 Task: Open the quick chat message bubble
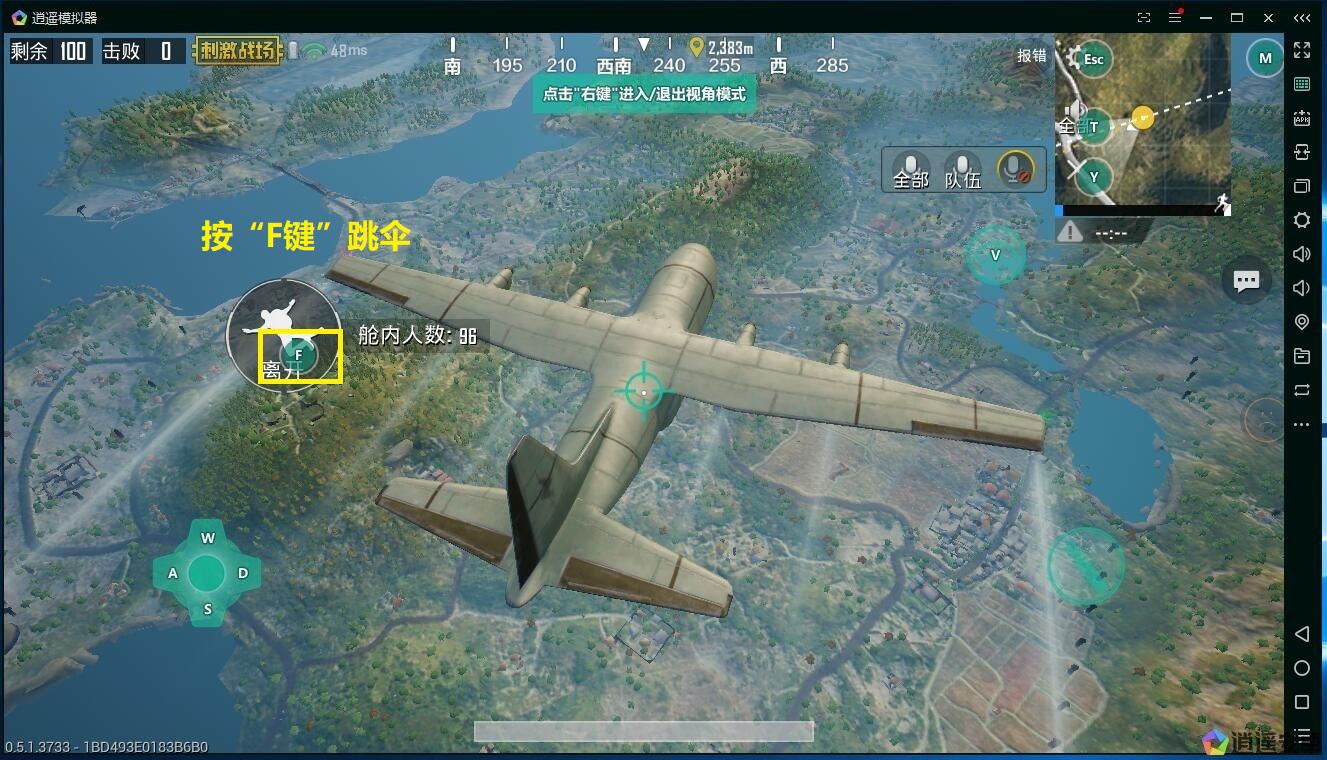click(1246, 281)
